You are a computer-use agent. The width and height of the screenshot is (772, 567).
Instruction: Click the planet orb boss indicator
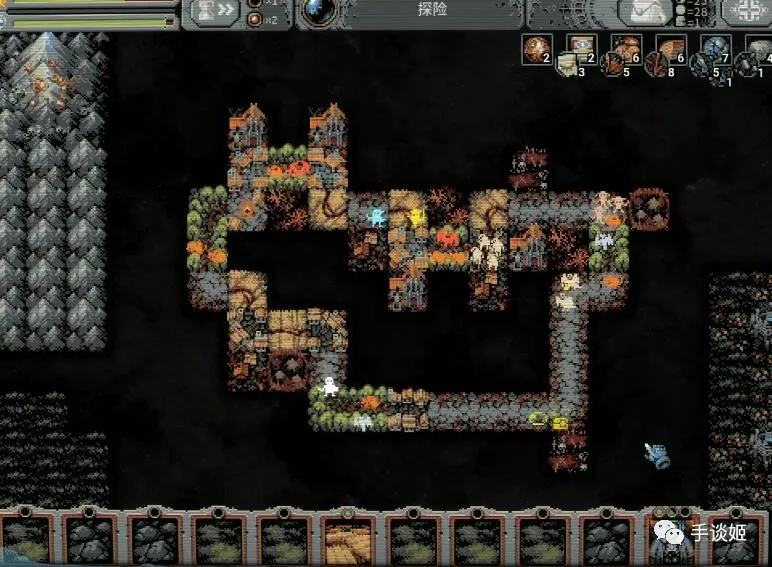click(x=318, y=10)
